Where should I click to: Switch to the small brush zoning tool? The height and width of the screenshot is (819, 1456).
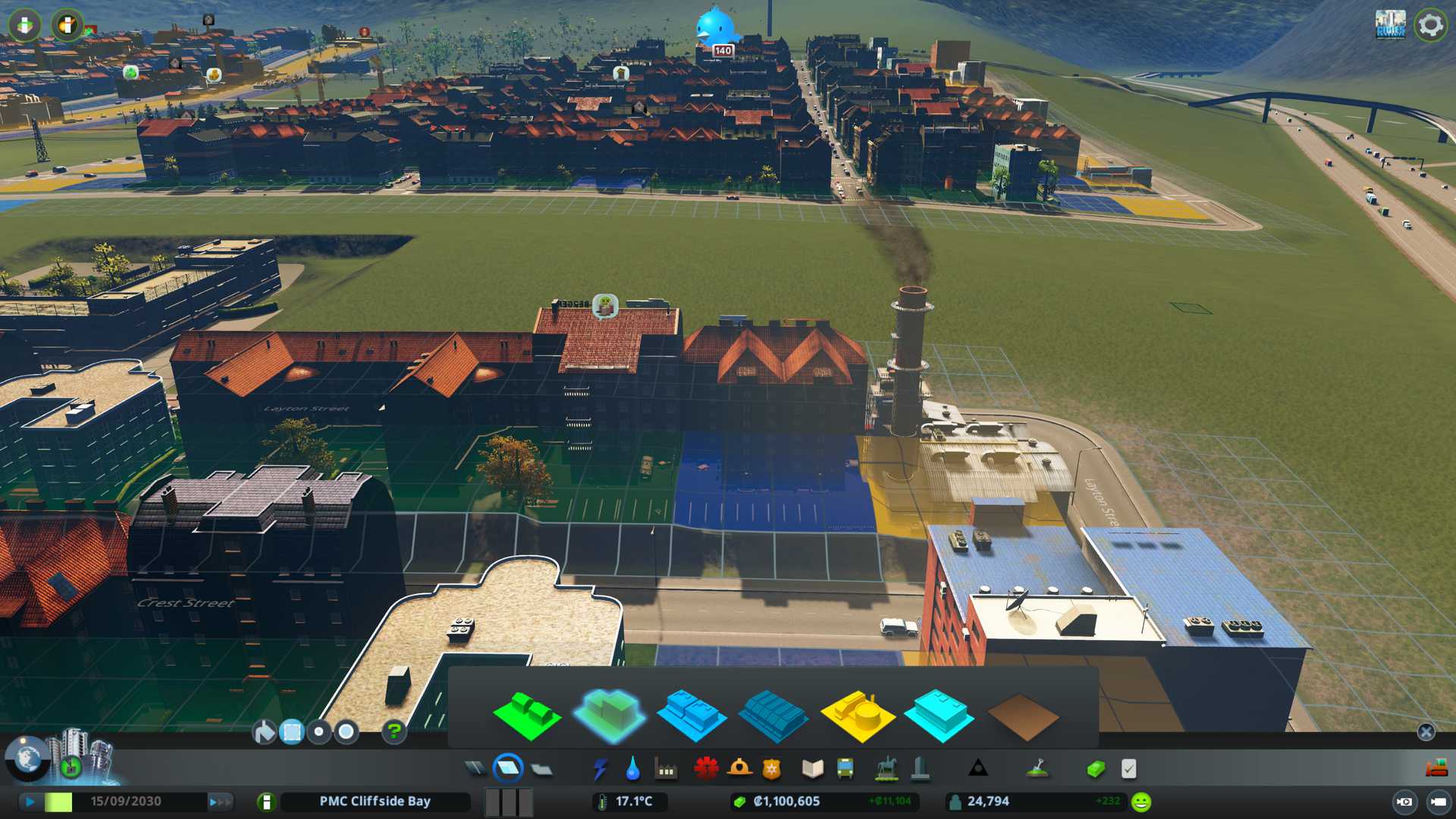point(319,732)
